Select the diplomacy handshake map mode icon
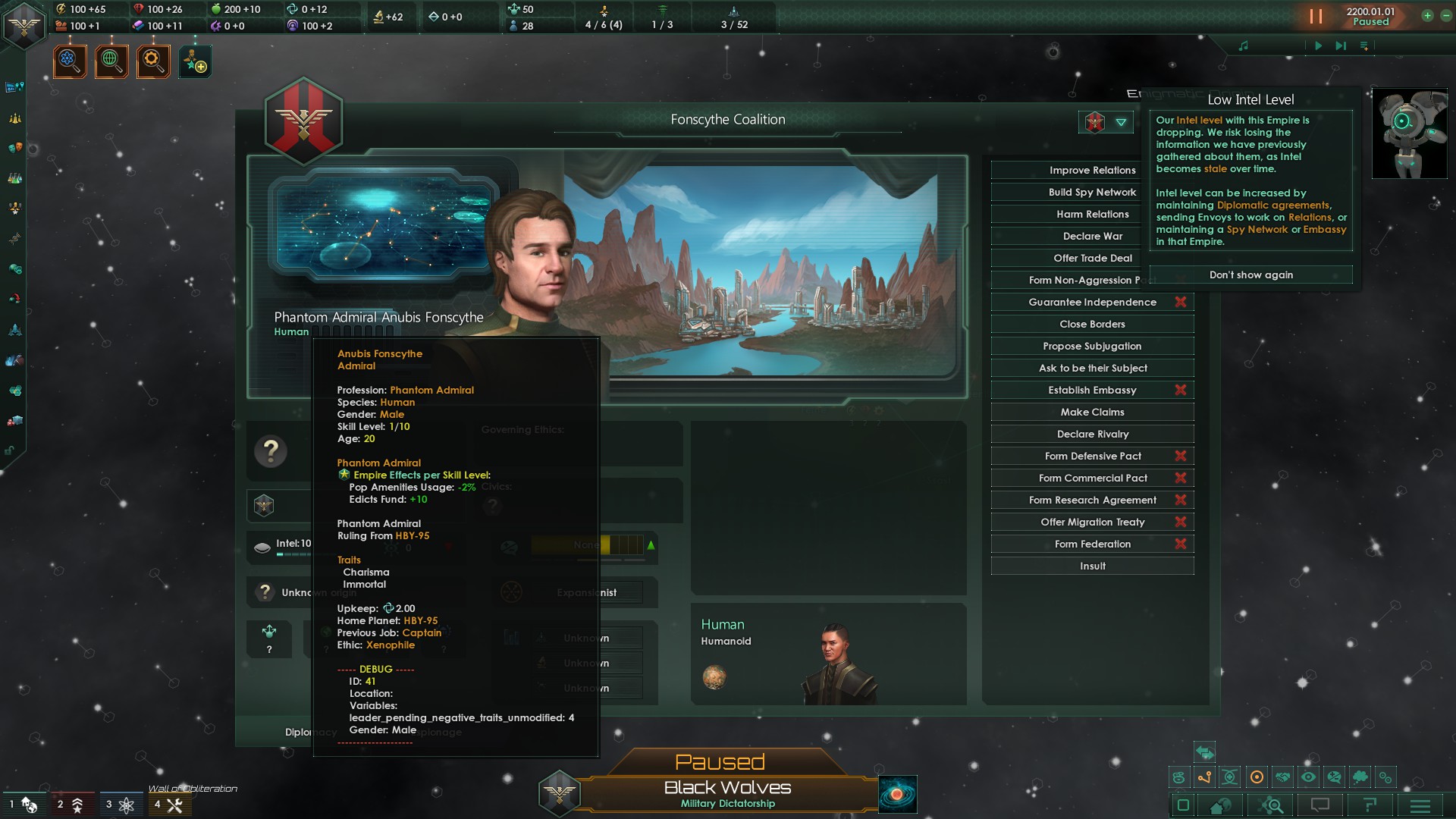 tap(1282, 777)
